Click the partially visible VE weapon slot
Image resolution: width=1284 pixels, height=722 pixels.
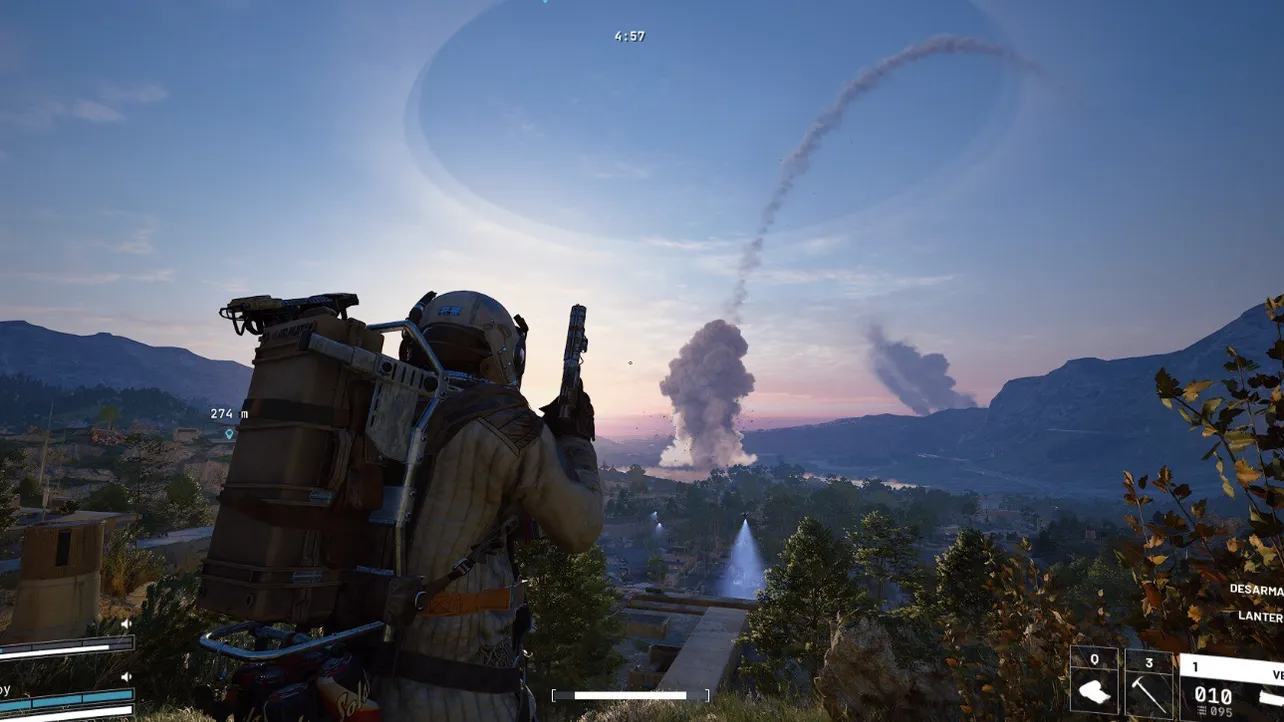click(1276, 672)
